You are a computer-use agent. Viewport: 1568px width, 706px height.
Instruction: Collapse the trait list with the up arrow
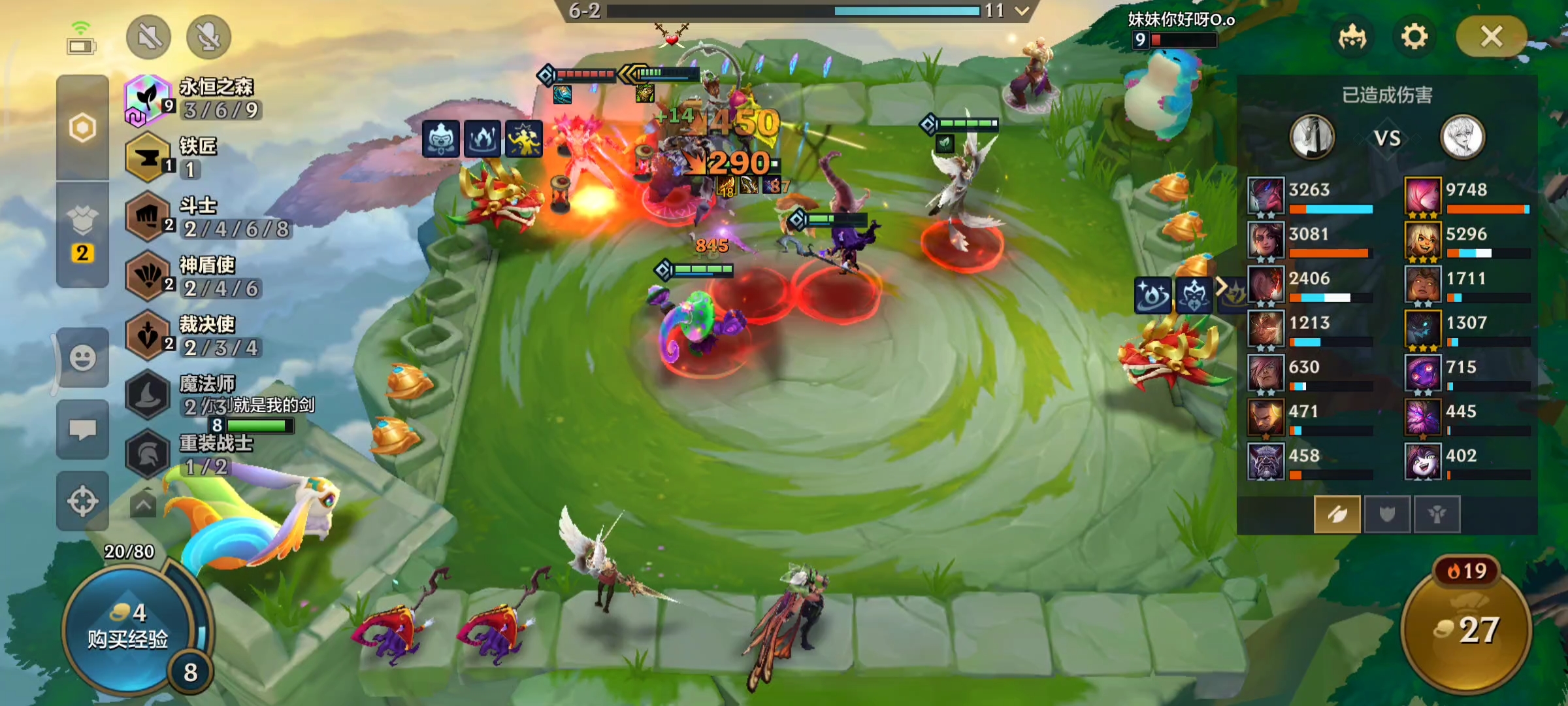tap(143, 505)
